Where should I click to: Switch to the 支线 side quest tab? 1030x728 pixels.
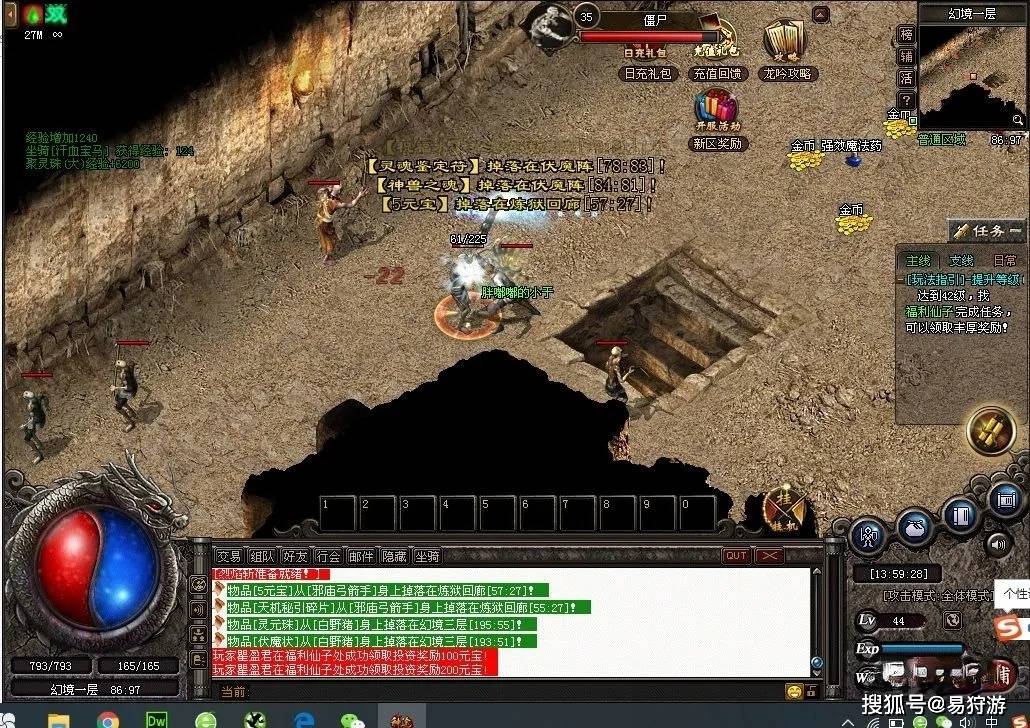[960, 261]
